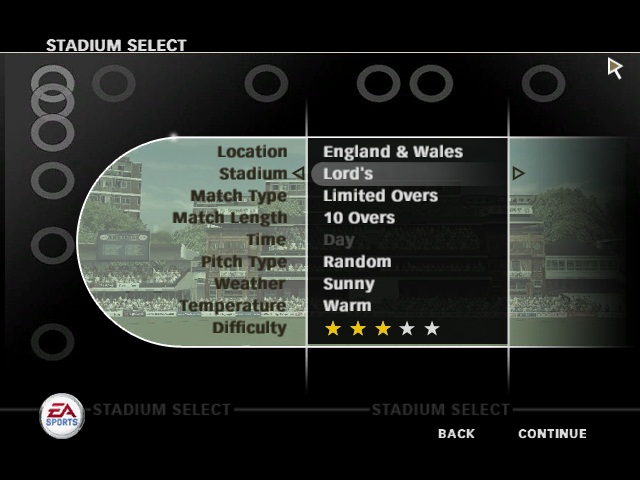Select the Limited Overs match type

(x=380, y=196)
